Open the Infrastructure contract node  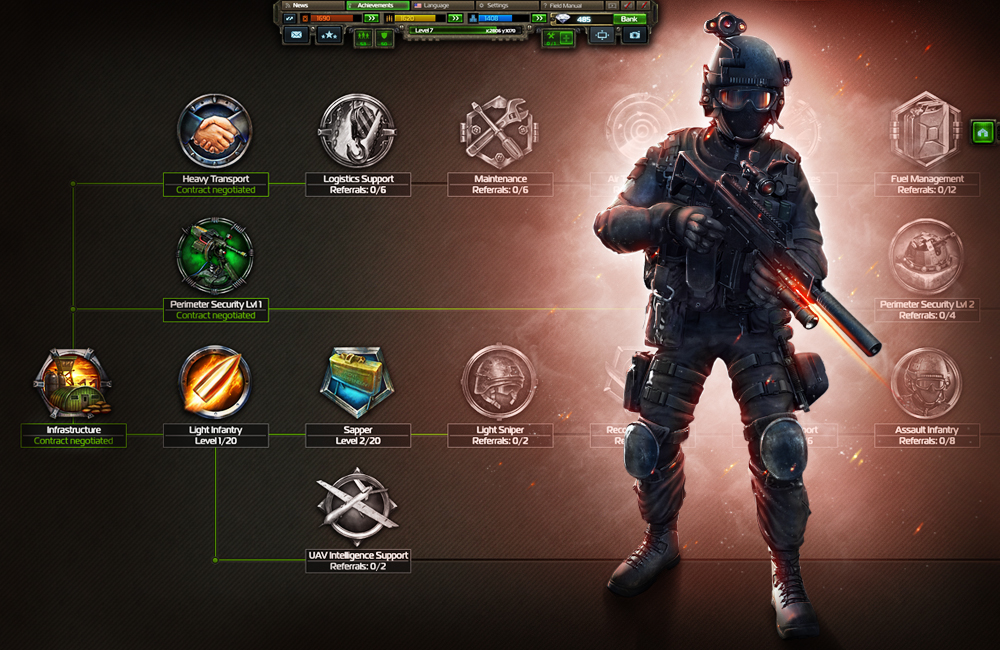coord(73,384)
